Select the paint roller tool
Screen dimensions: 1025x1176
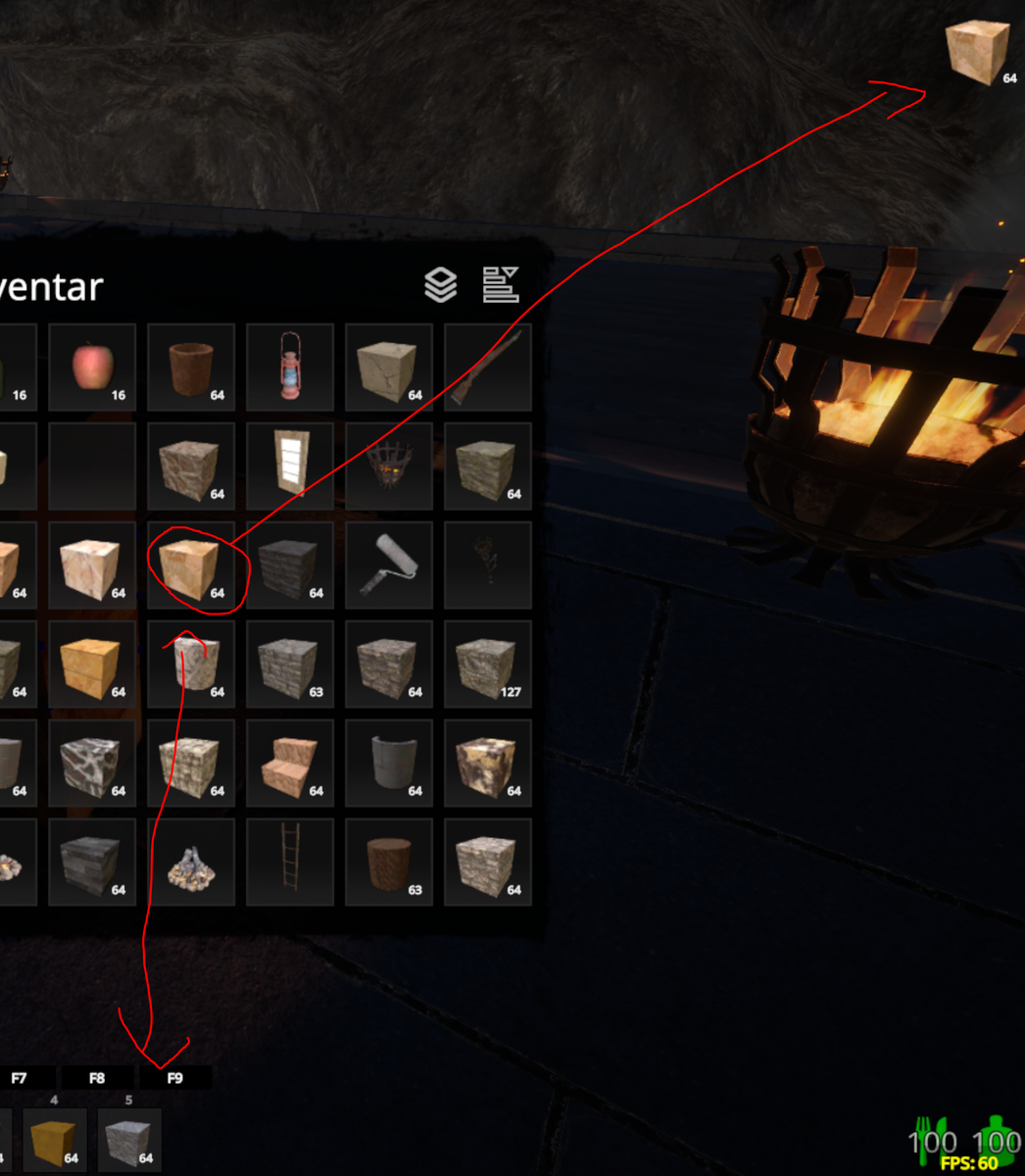389,565
